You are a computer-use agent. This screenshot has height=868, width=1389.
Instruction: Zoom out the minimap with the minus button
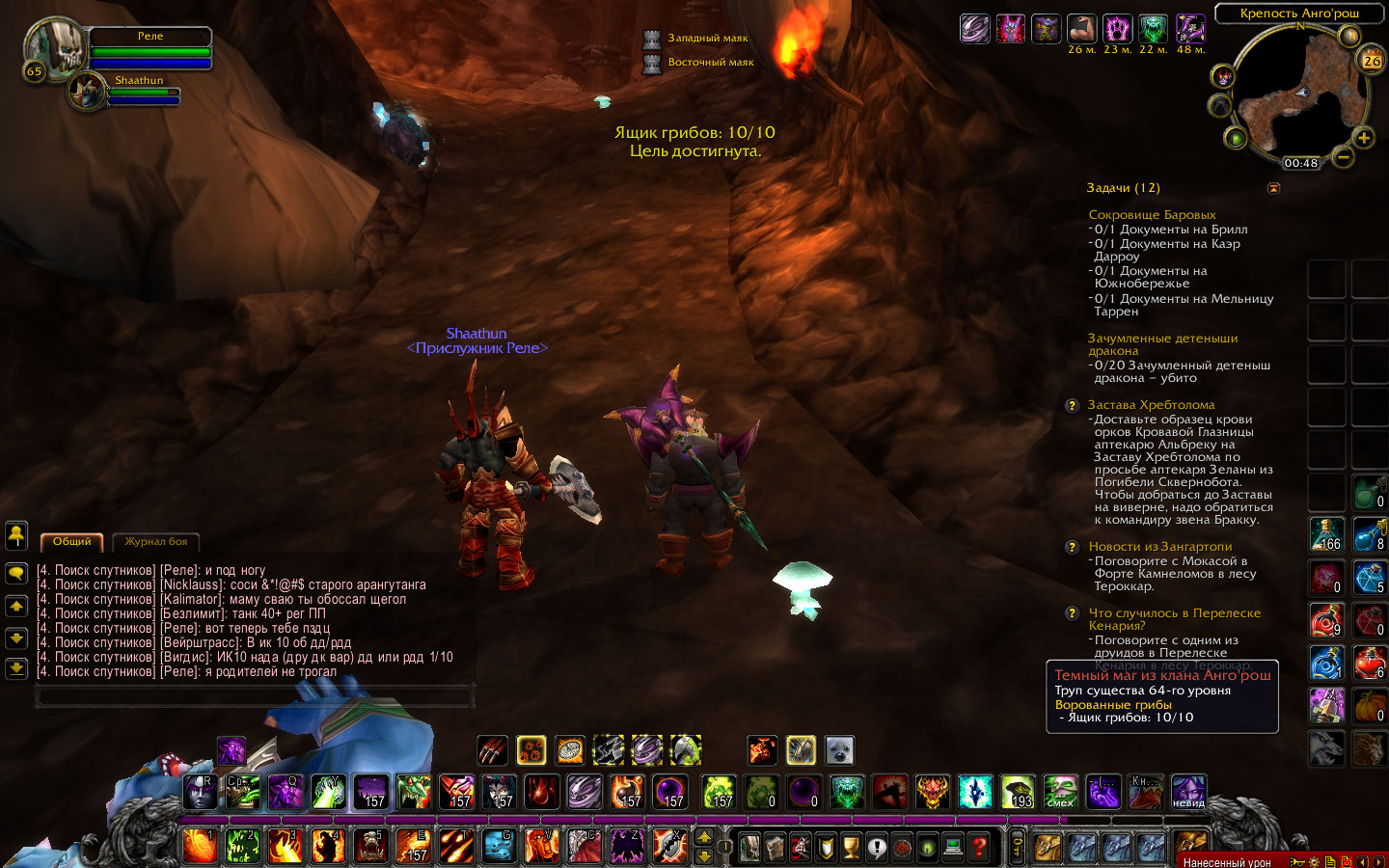[1343, 156]
